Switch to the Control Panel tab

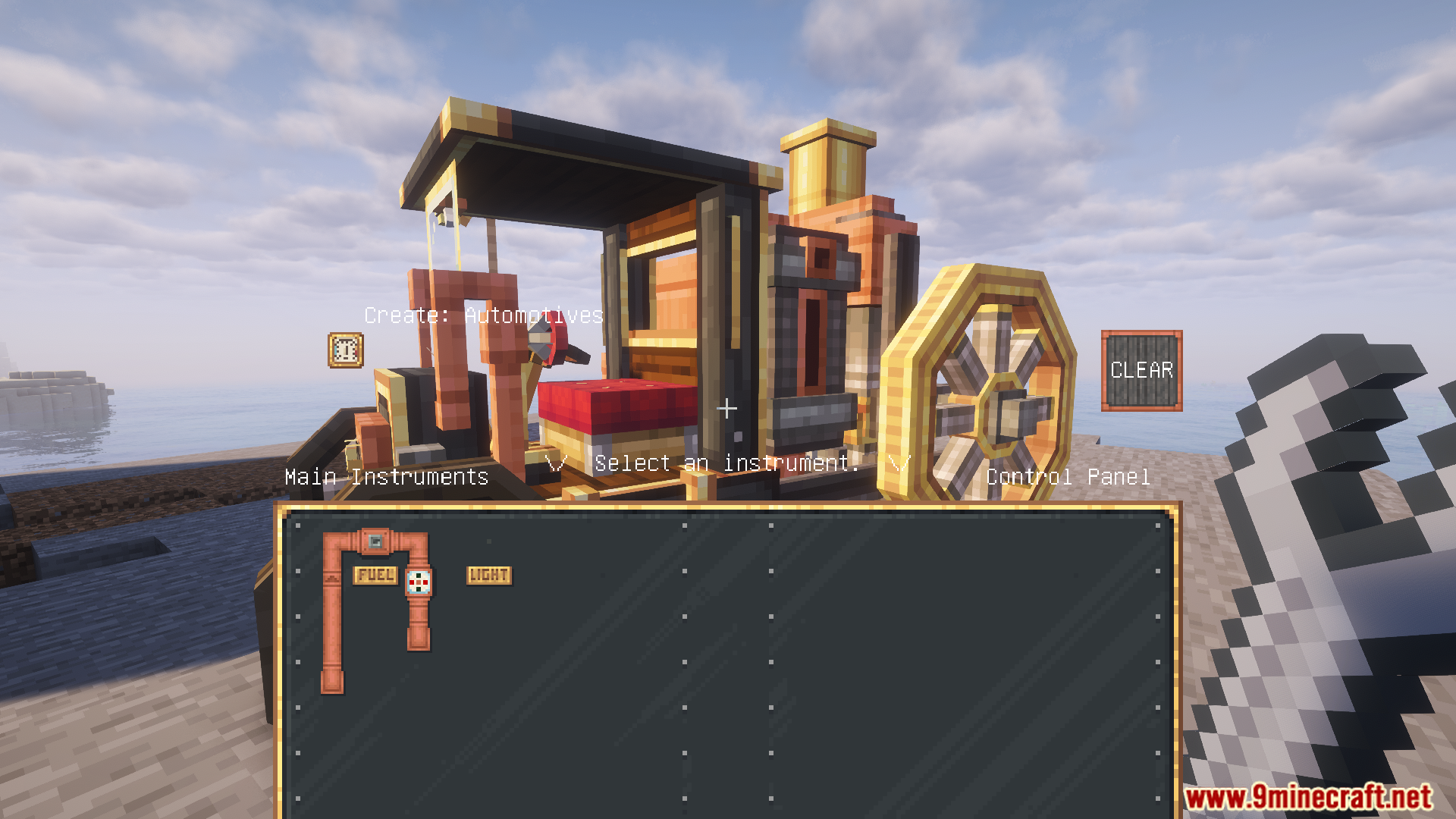pos(1067,477)
